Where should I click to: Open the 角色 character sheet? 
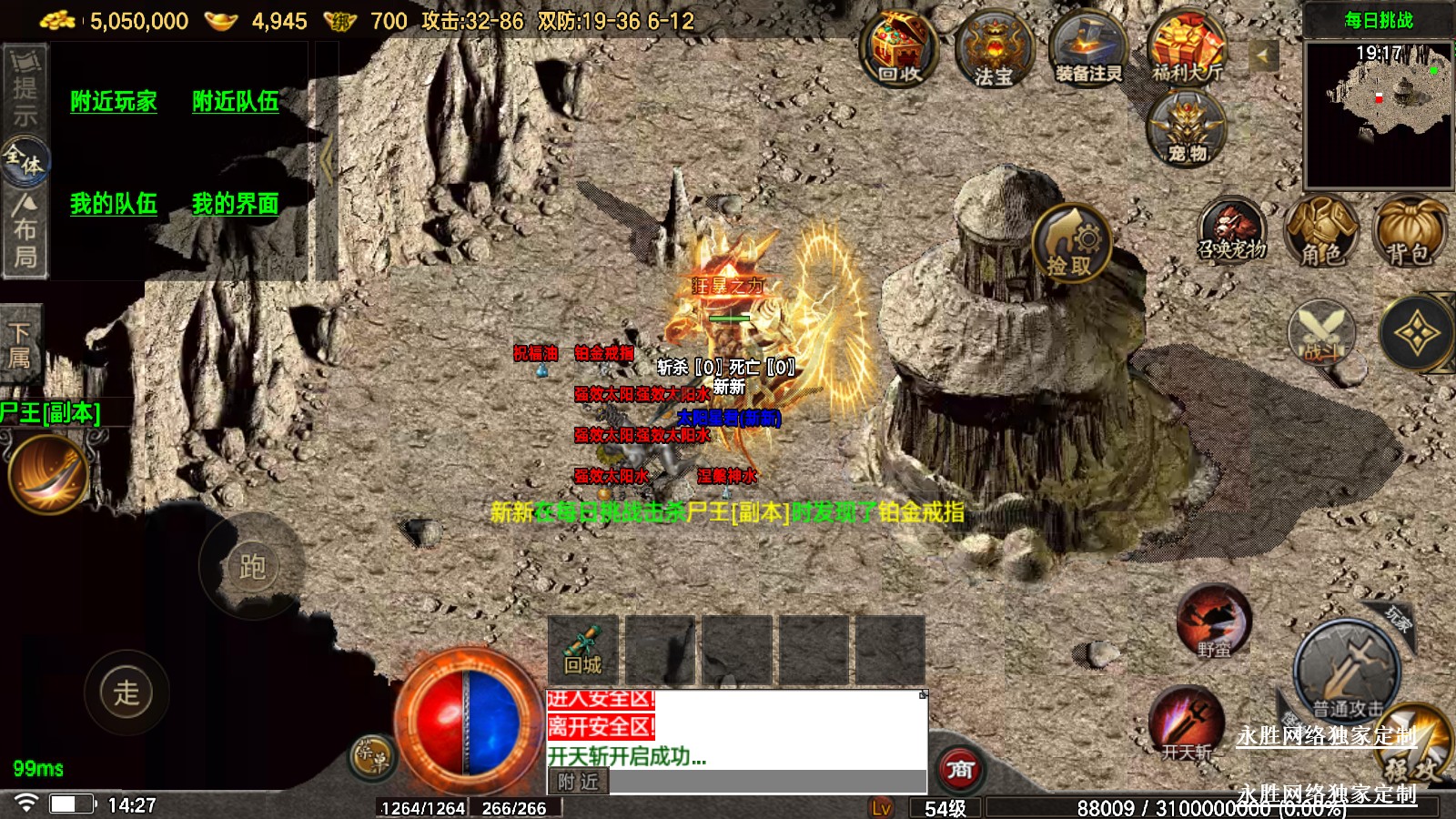coord(1320,233)
